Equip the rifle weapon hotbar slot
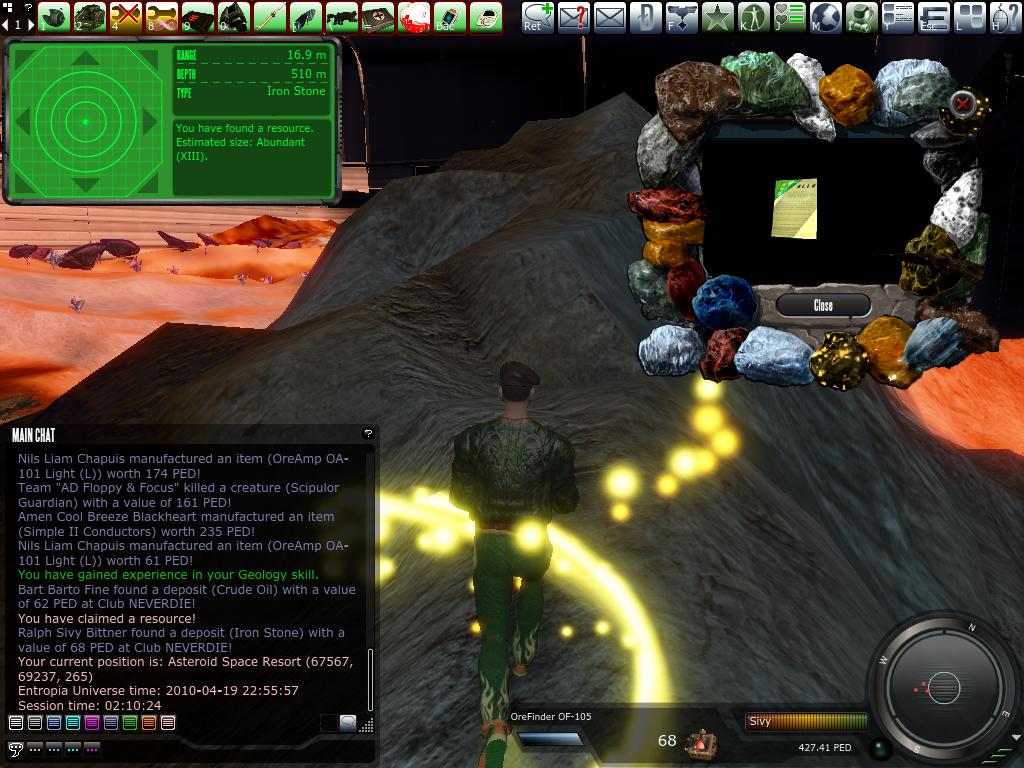Image resolution: width=1024 pixels, height=768 pixels. (x=341, y=16)
